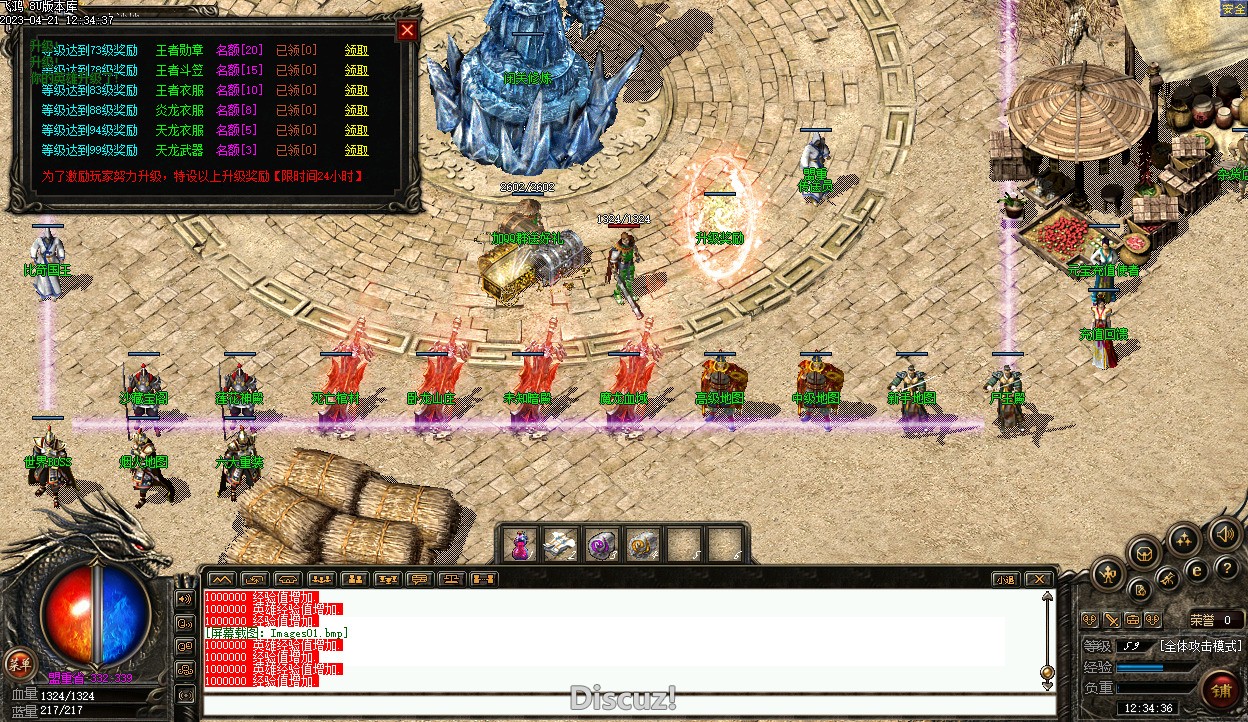This screenshot has width=1248, height=722.
Task: Claim the level 83 王者衣服 reward
Action: tap(356, 90)
